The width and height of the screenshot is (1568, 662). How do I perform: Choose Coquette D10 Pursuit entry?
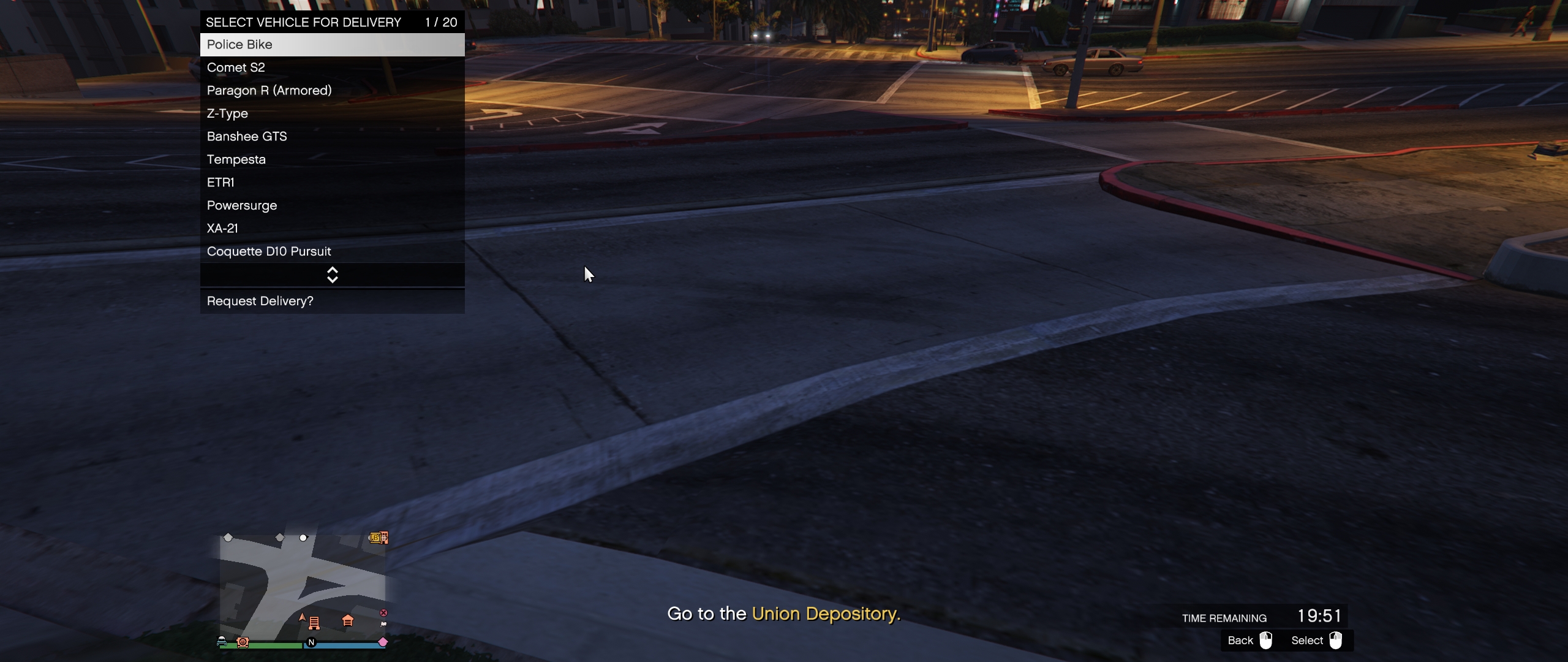(332, 251)
